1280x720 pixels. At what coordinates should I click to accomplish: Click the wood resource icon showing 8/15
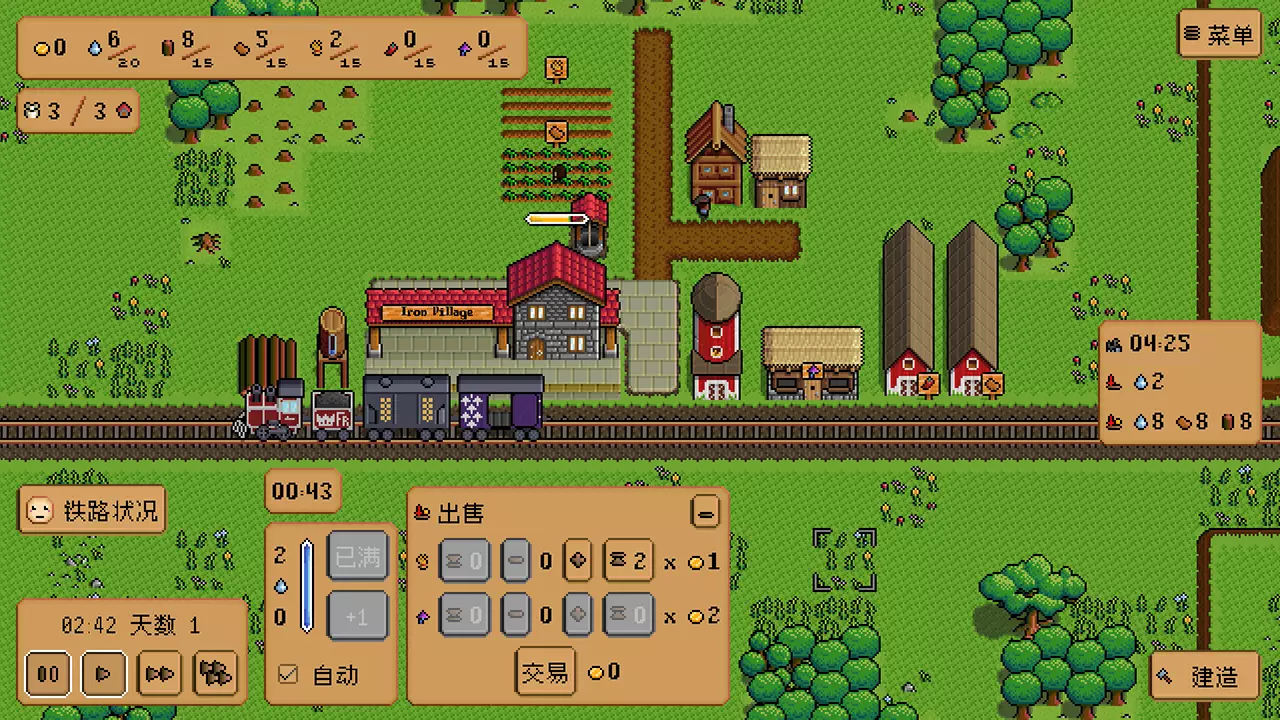[x=167, y=45]
